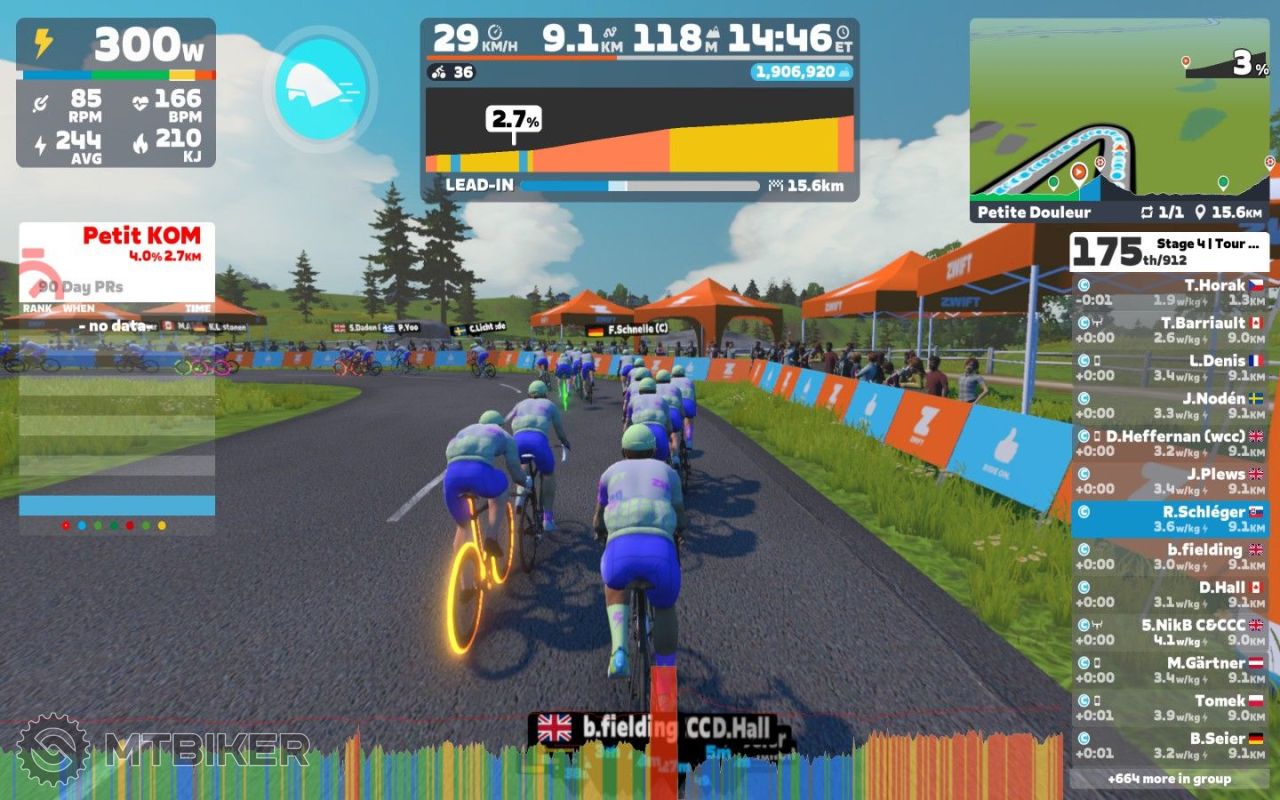Select the 175th/912 race position header
The image size is (1280, 800).
[1169, 251]
